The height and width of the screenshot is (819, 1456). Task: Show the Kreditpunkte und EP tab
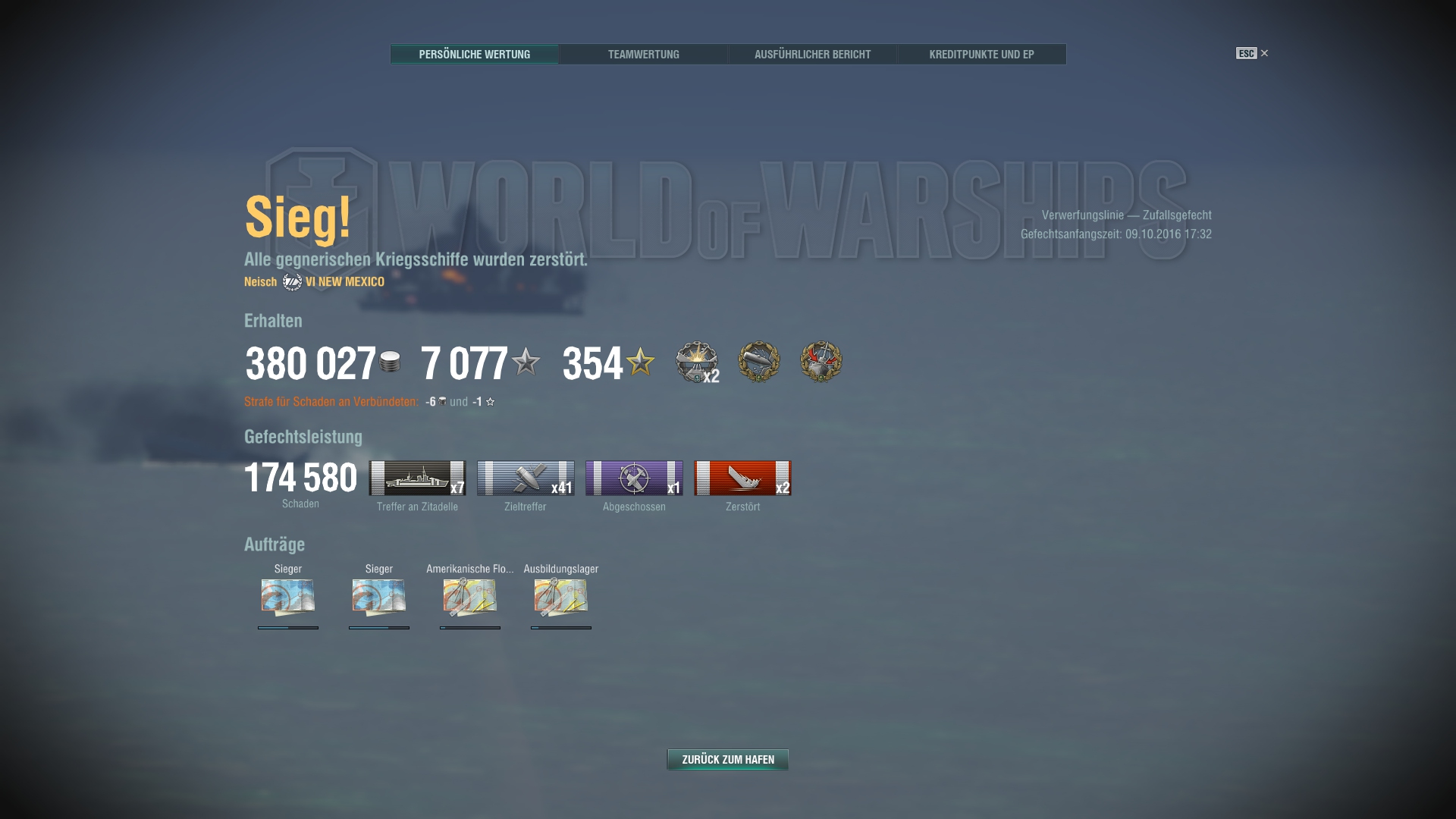pyautogui.click(x=981, y=54)
